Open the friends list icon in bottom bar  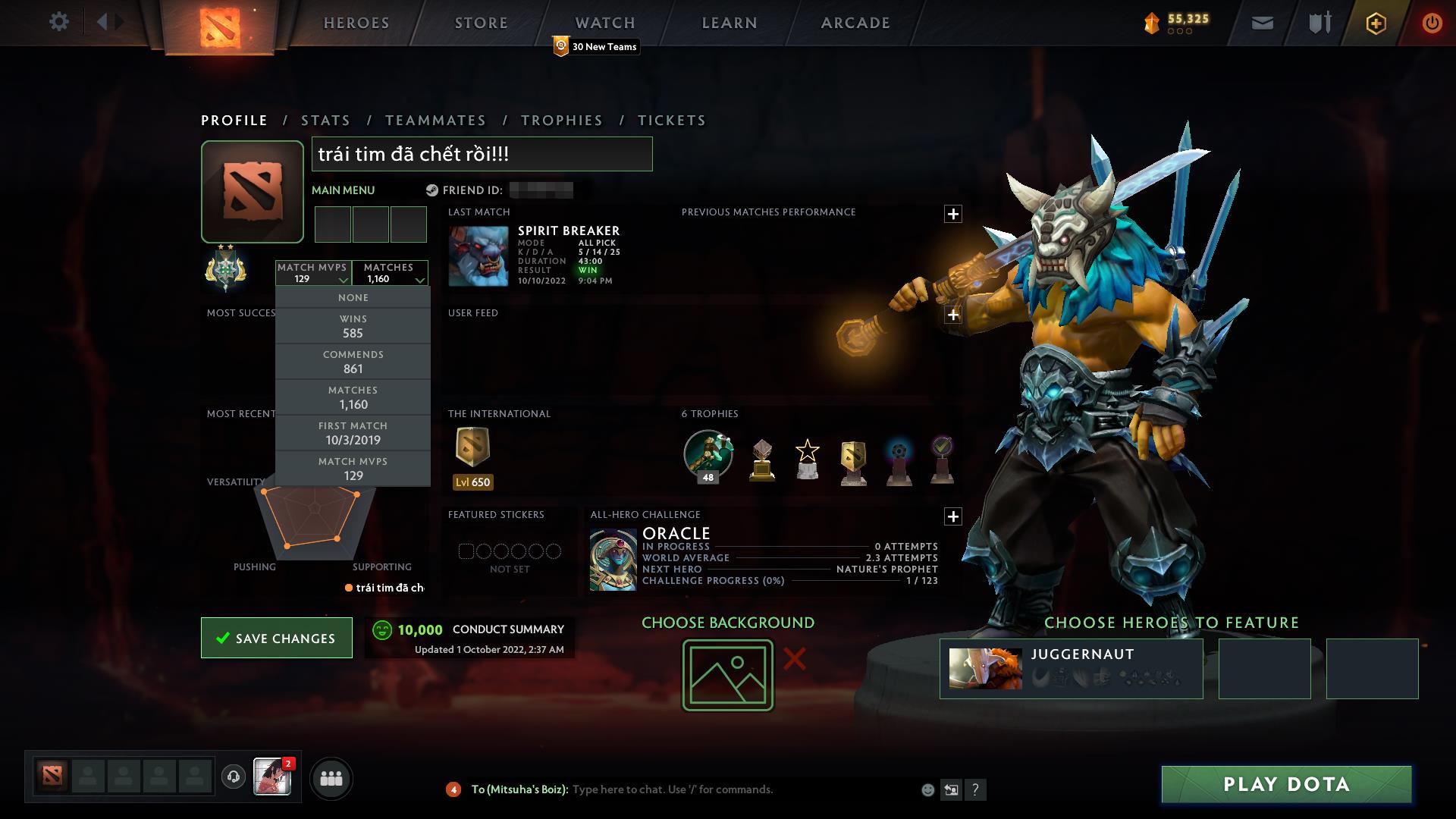click(x=331, y=778)
